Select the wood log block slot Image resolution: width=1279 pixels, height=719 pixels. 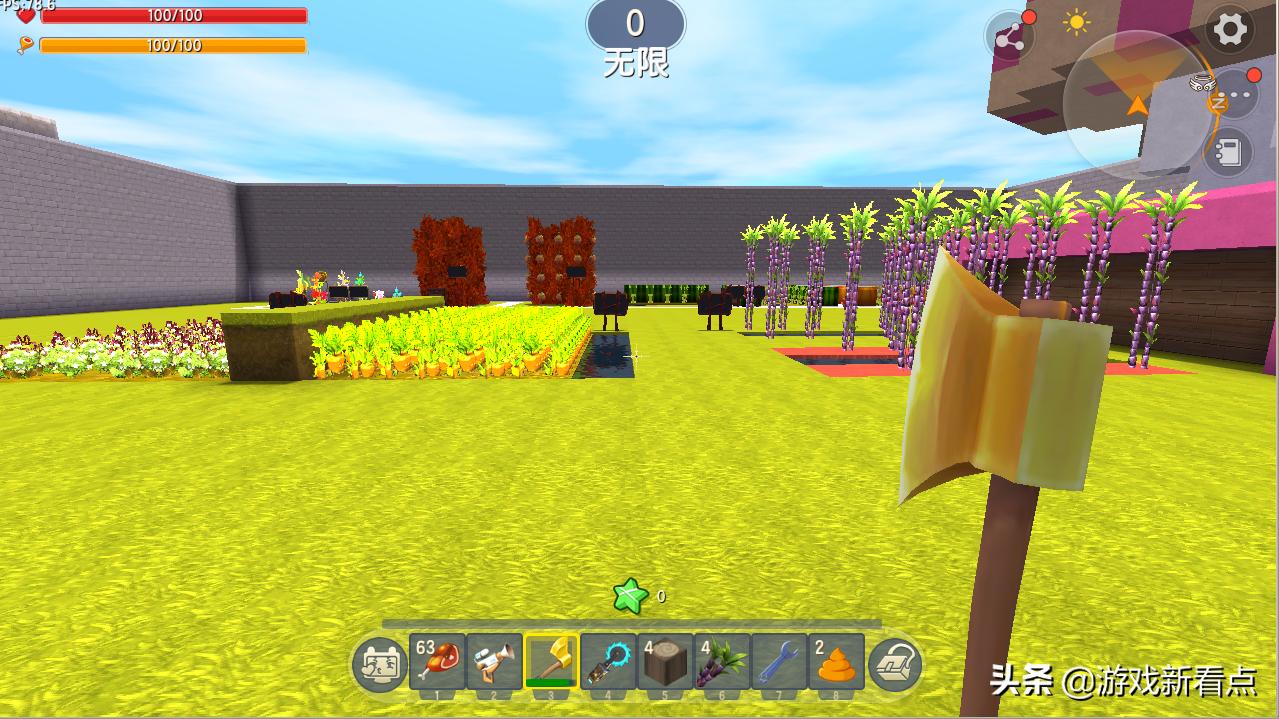pos(665,661)
